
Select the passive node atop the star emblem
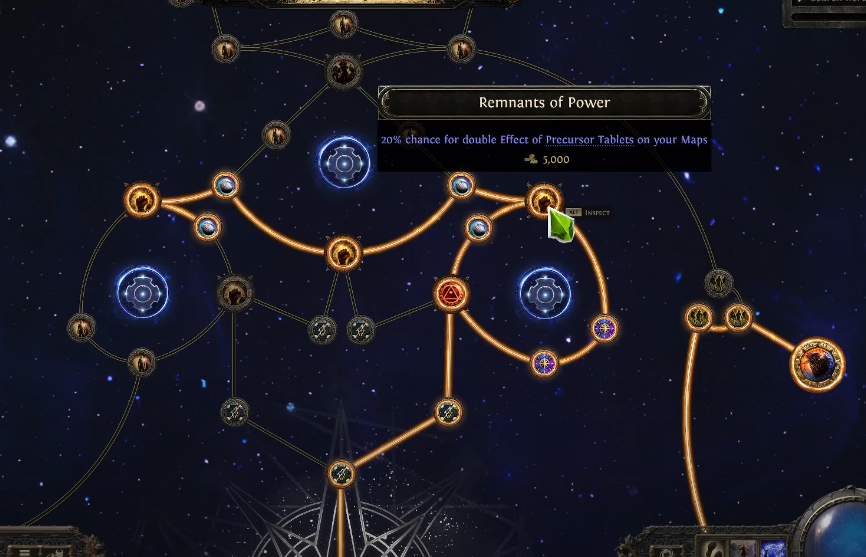pos(341,472)
